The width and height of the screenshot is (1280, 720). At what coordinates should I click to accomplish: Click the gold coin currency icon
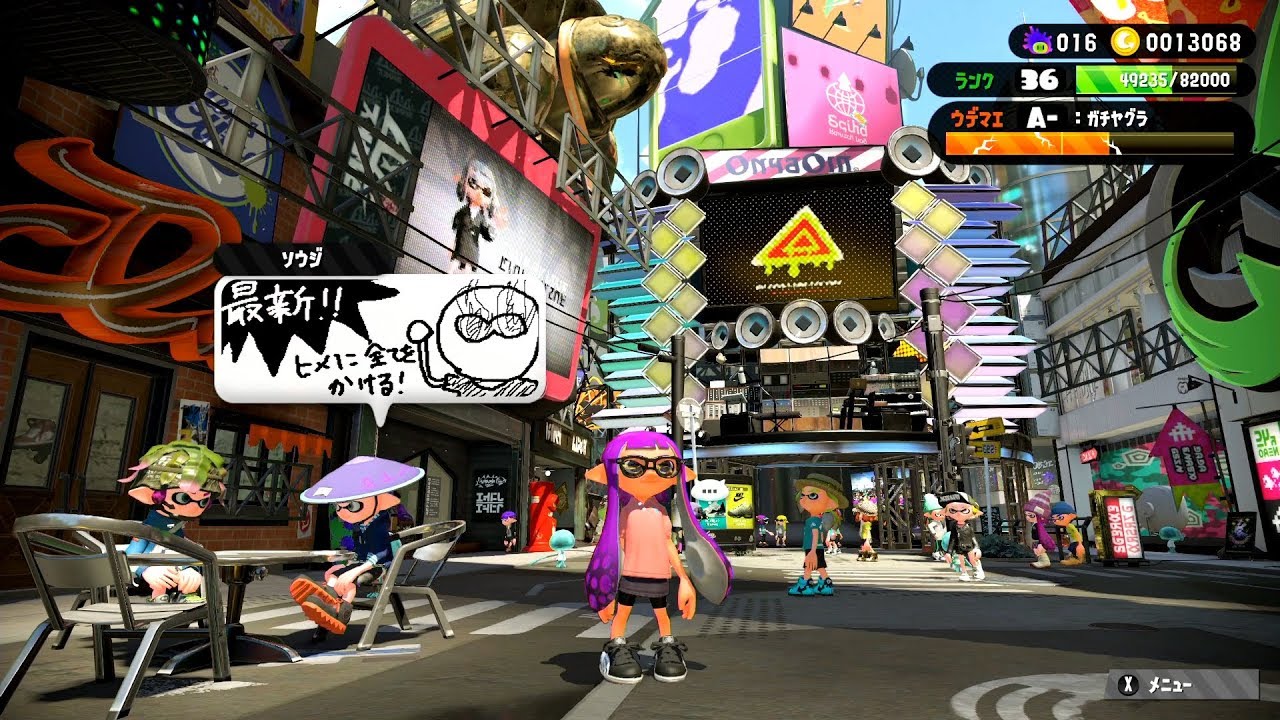(1125, 44)
